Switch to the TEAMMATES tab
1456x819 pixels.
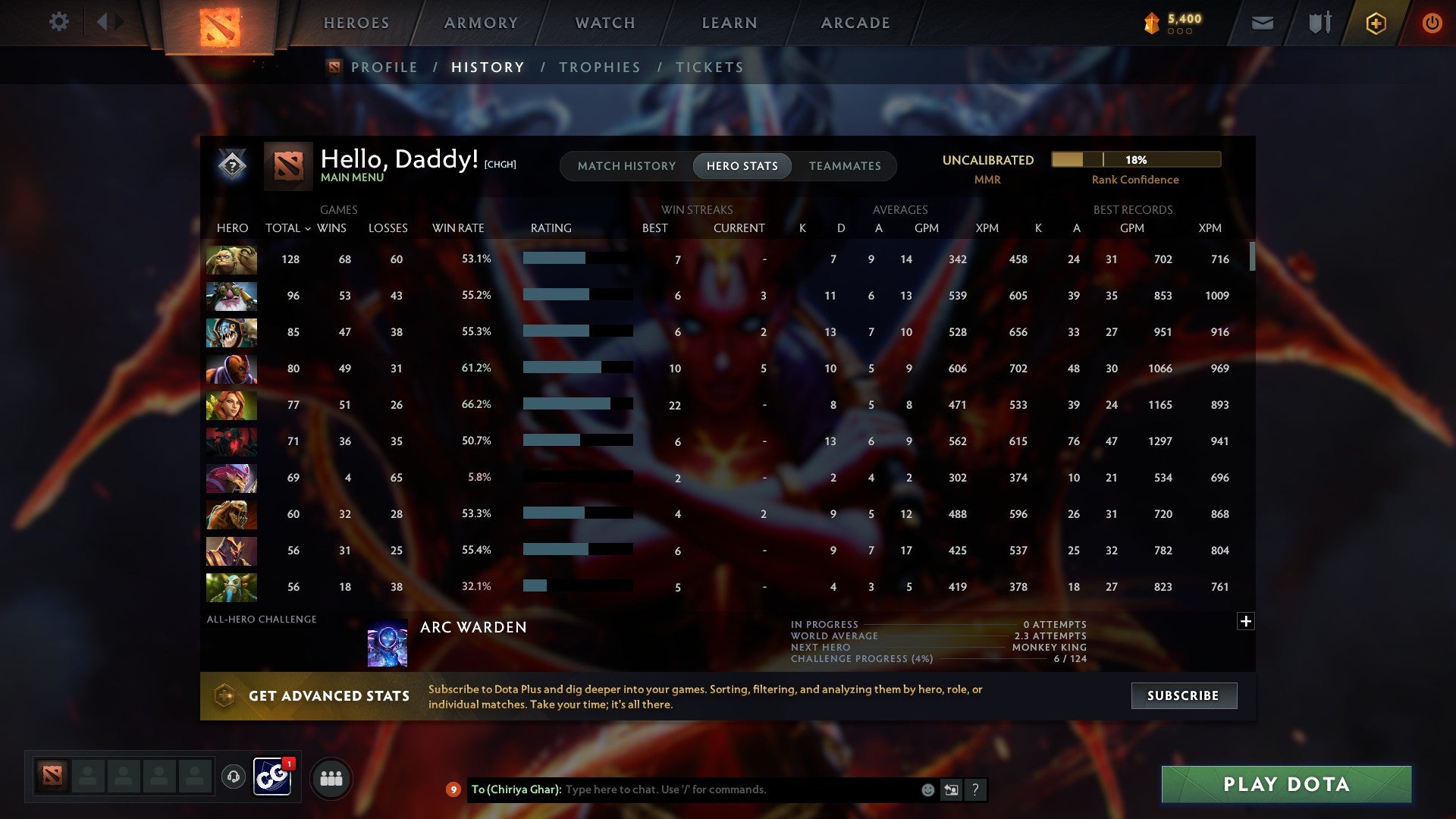[844, 165]
